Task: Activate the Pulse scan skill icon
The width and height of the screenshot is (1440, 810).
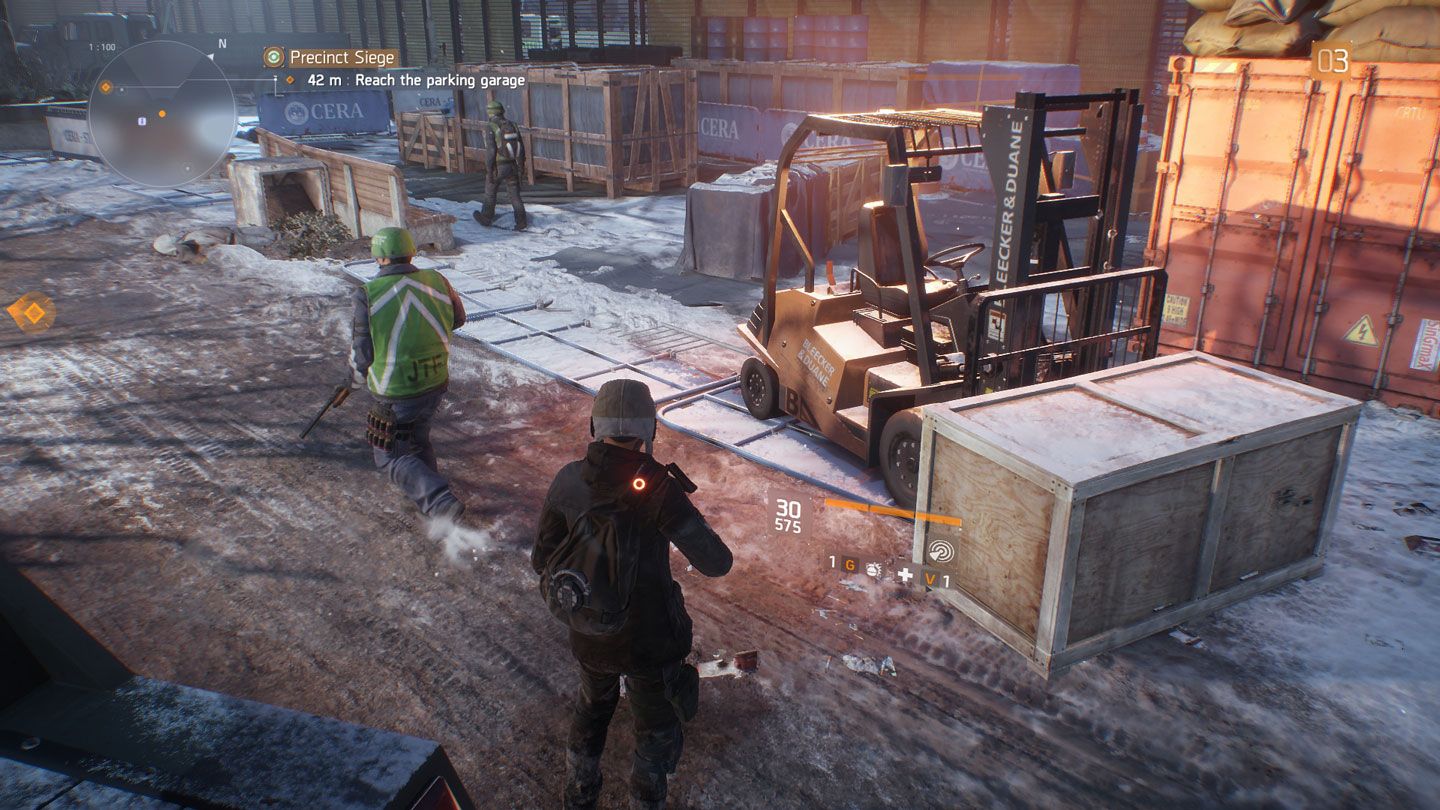Action: (x=940, y=551)
